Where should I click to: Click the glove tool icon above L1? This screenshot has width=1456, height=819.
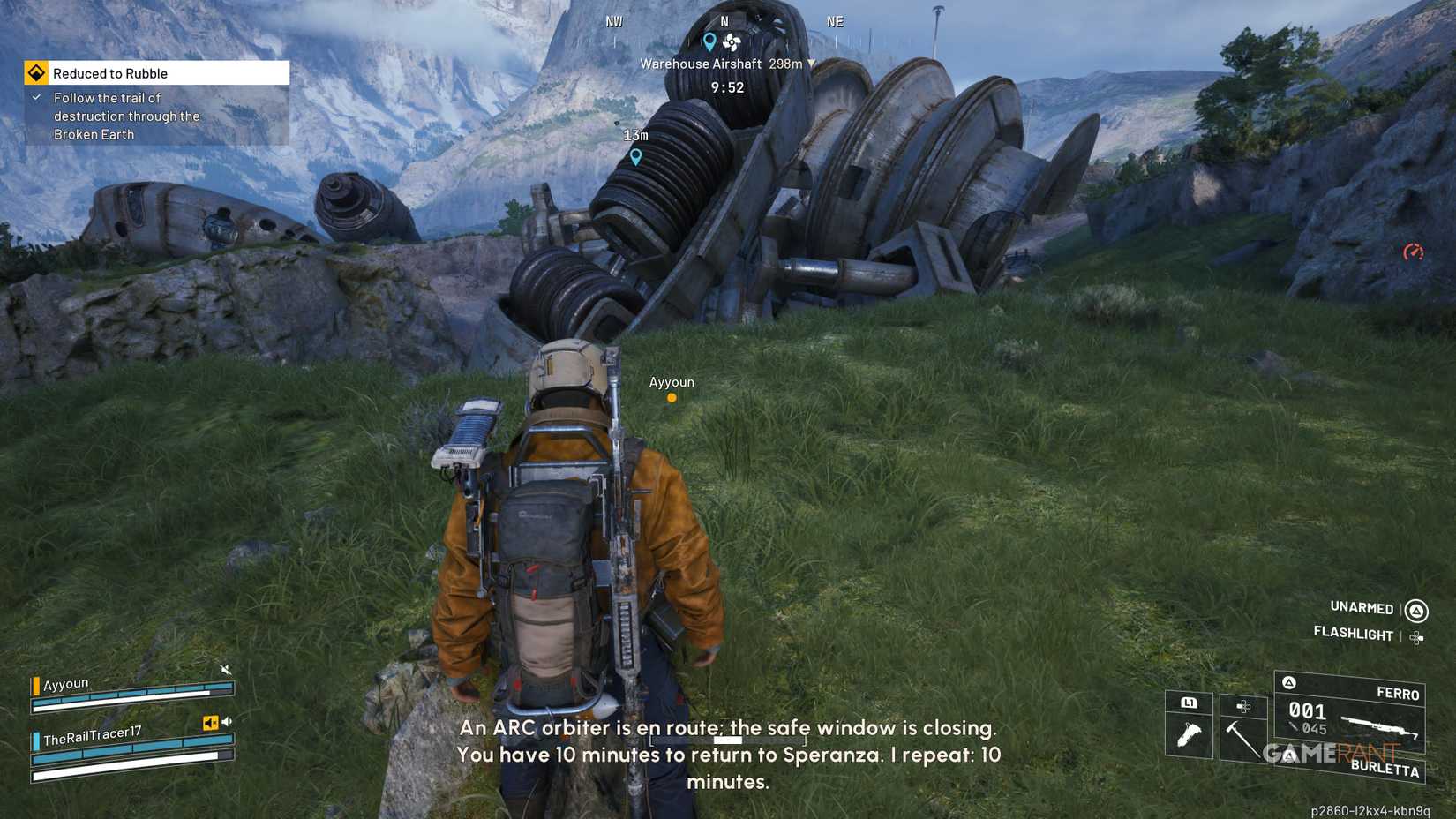tap(1190, 733)
